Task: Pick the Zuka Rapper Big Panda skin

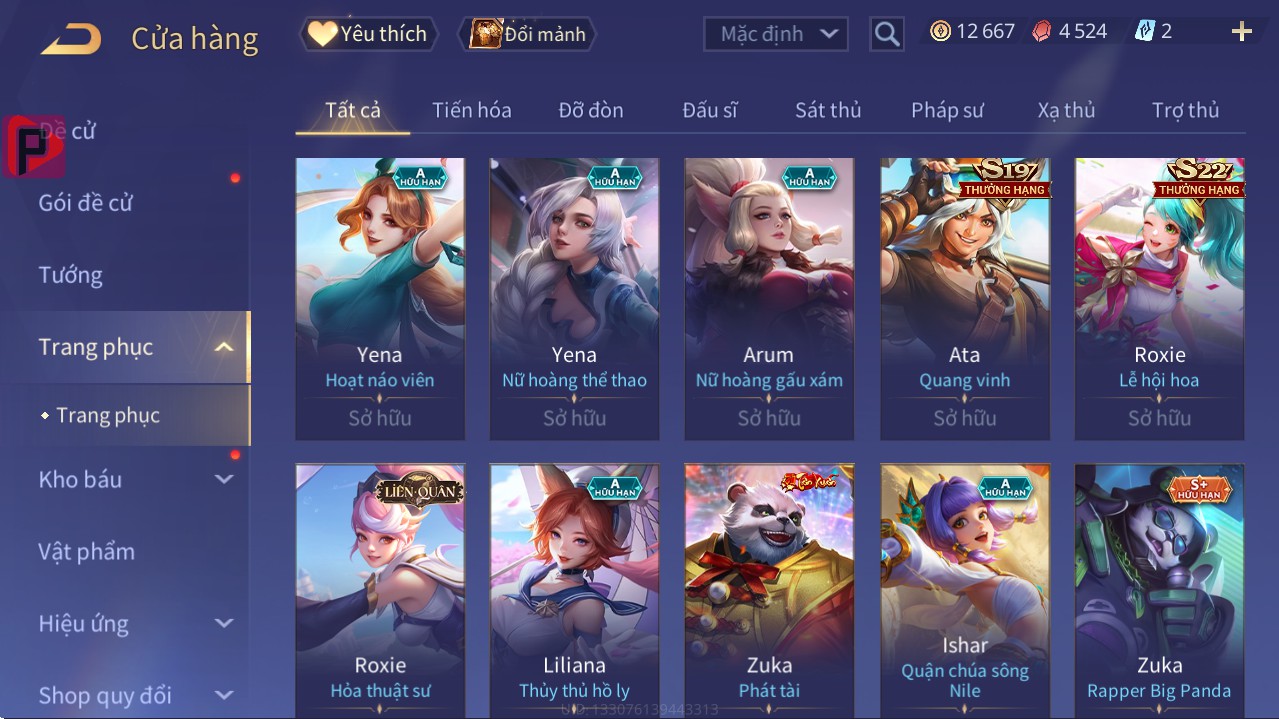Action: click(x=1159, y=590)
